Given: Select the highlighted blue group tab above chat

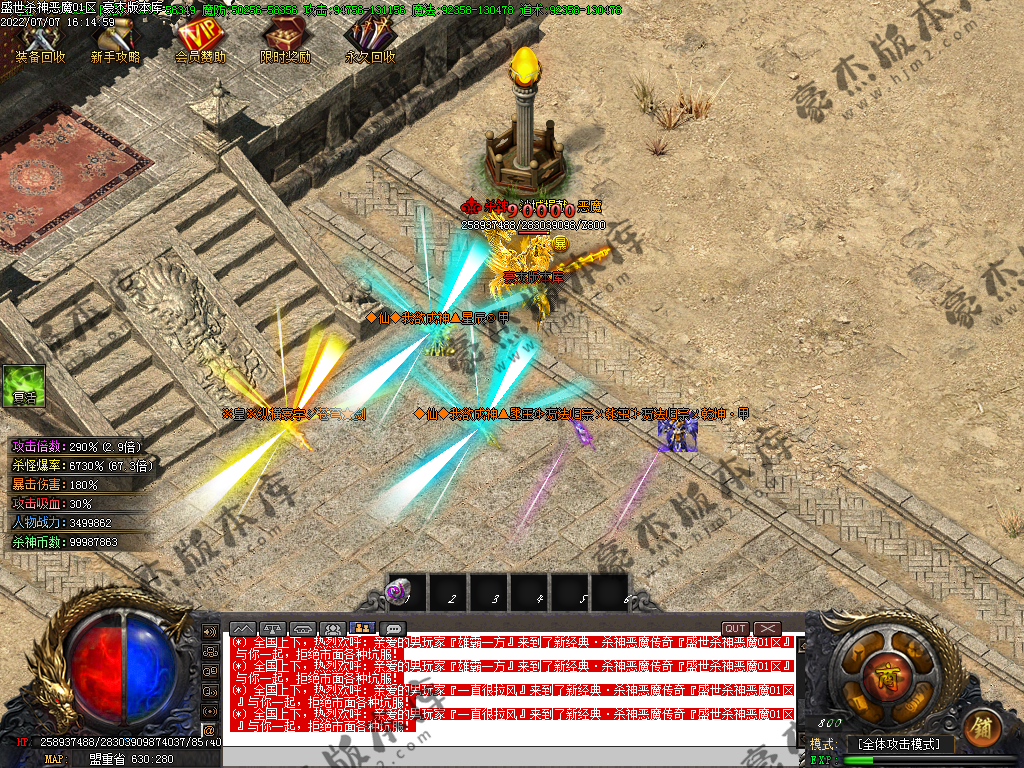Looking at the screenshot, I should tap(363, 628).
